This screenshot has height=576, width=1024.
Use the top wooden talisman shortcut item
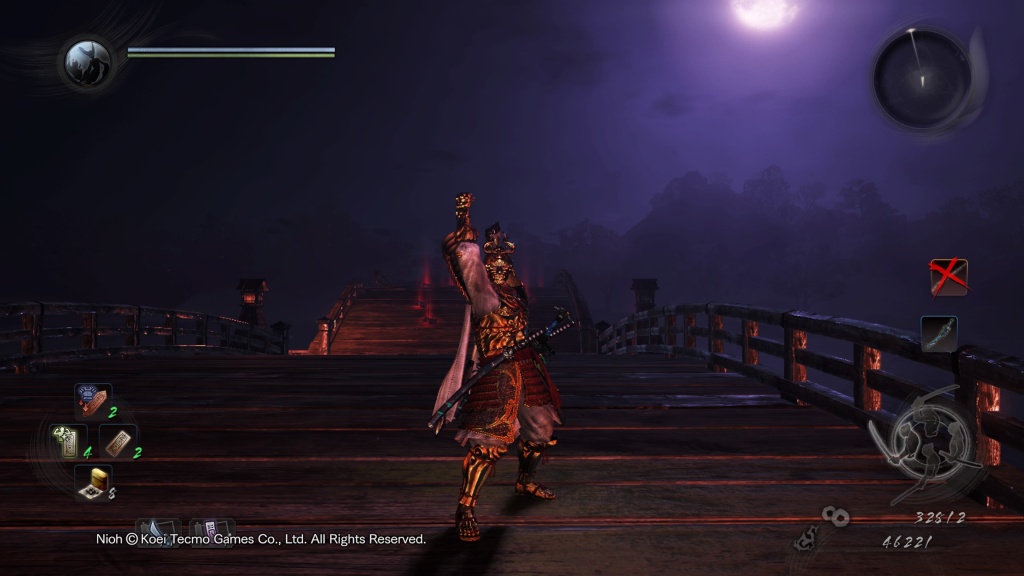(93, 401)
